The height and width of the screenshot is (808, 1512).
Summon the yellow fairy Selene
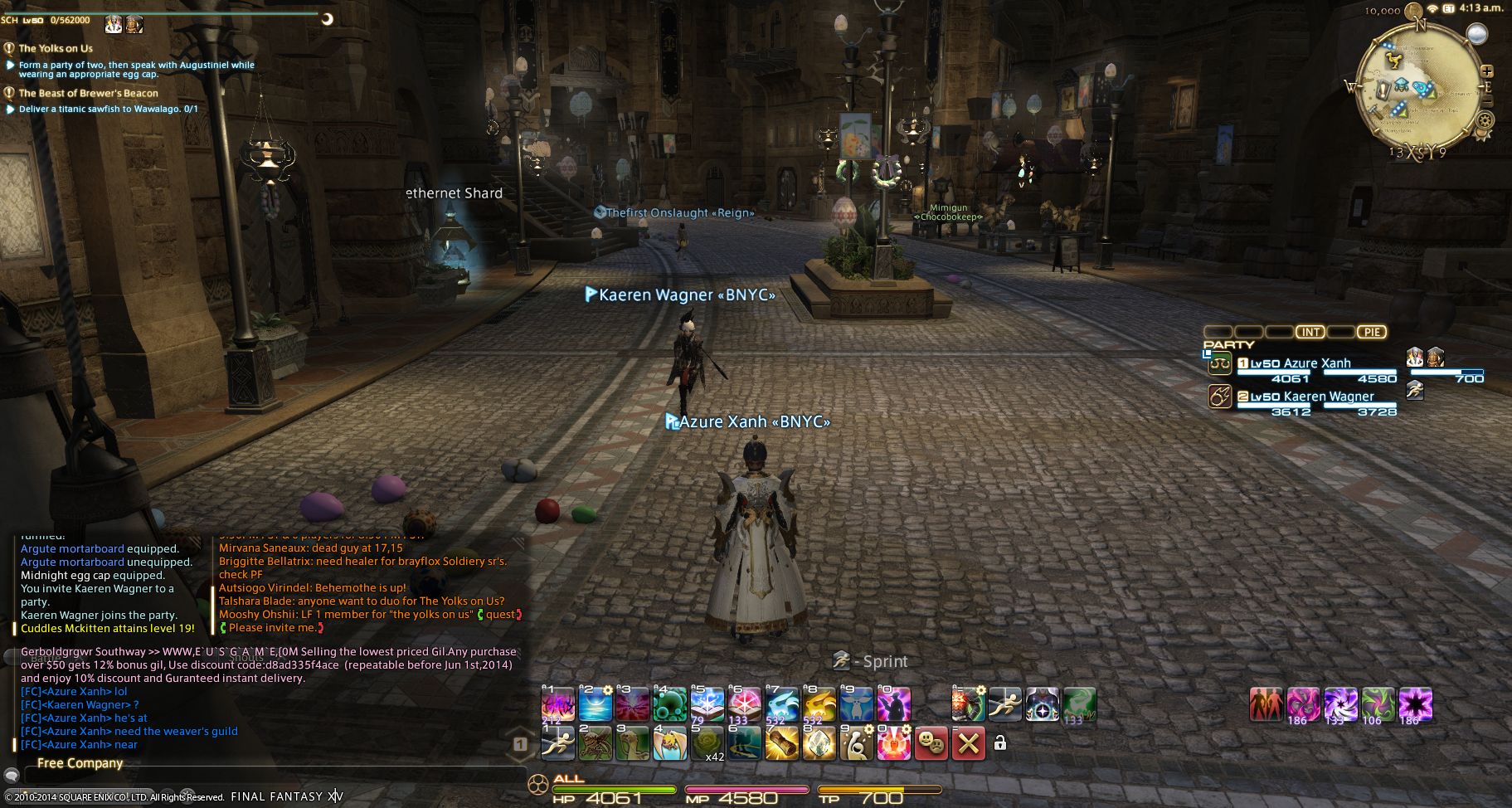point(818,705)
